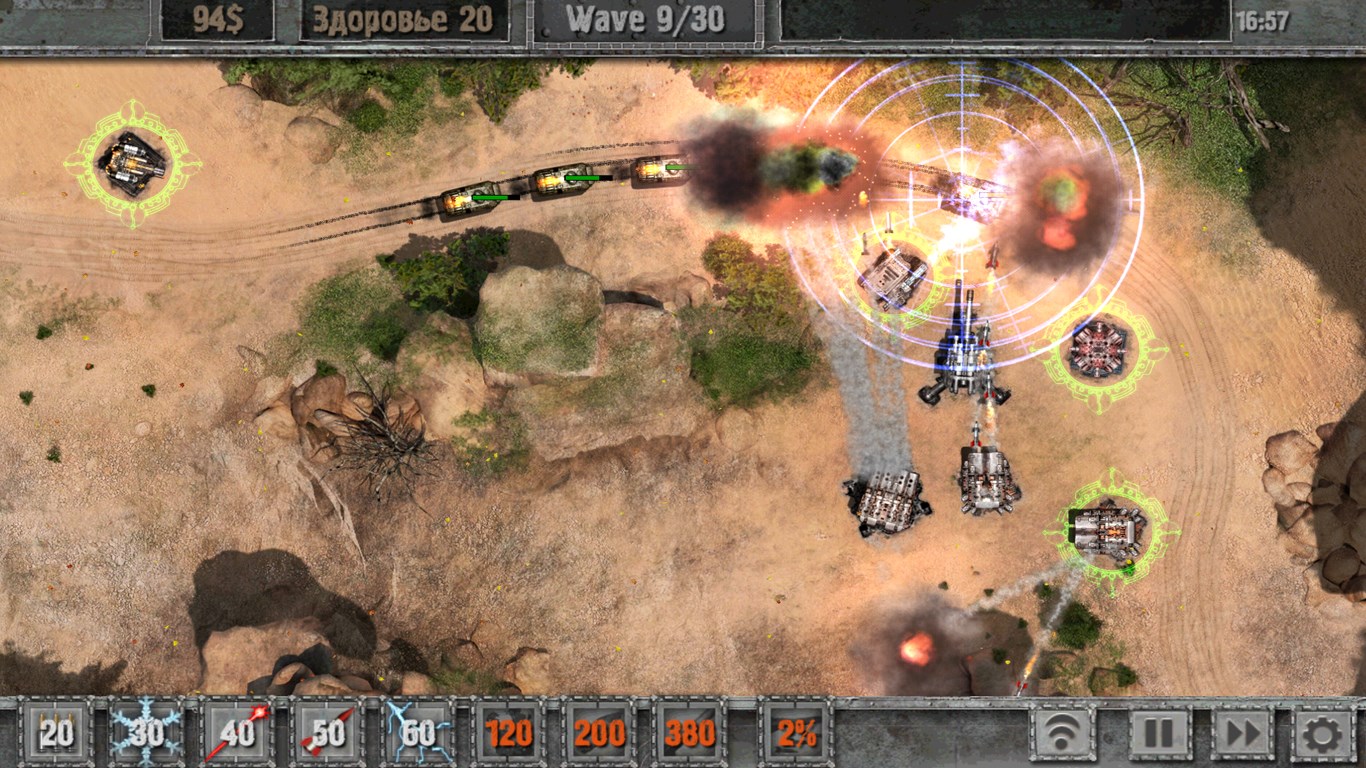The image size is (1366, 768).
Task: Select the 20-cost tower build slot
Action: coord(57,733)
